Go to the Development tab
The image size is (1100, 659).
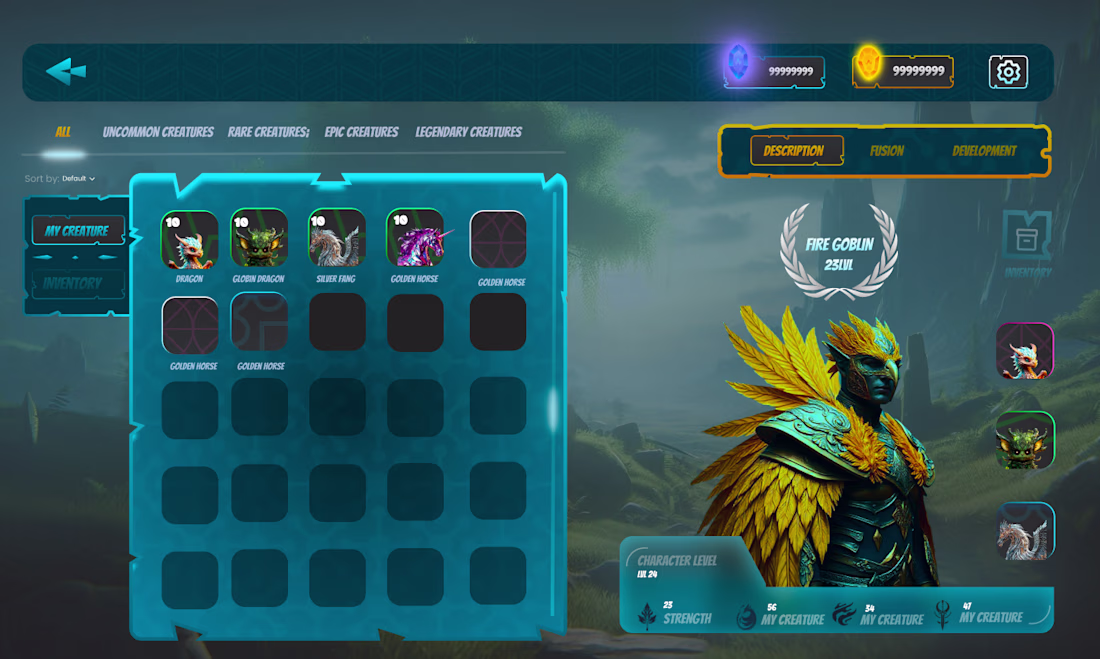(x=984, y=151)
